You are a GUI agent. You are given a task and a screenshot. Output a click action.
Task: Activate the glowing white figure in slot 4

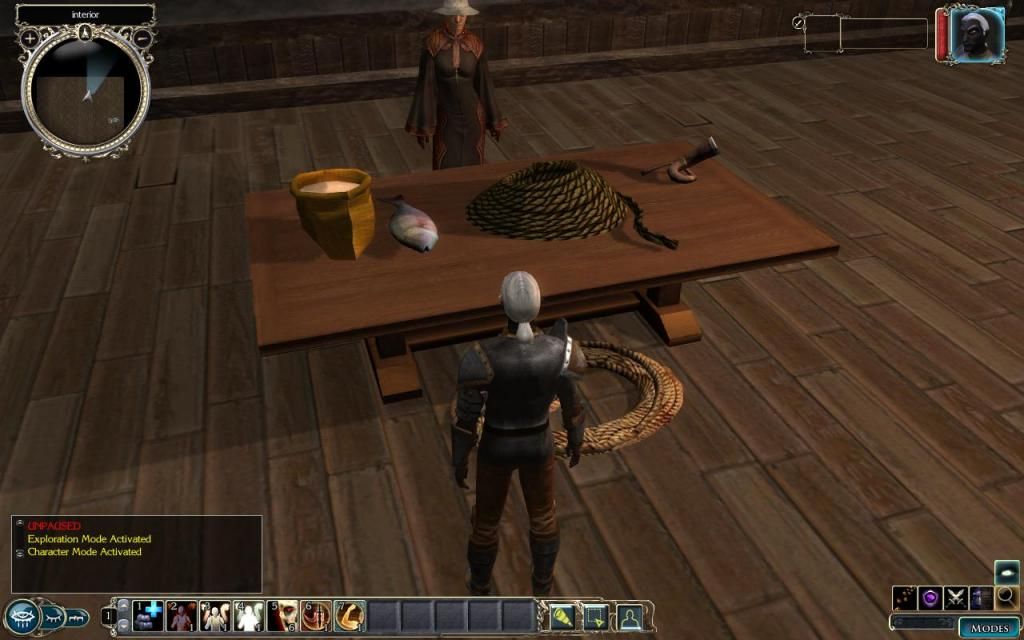(x=249, y=616)
